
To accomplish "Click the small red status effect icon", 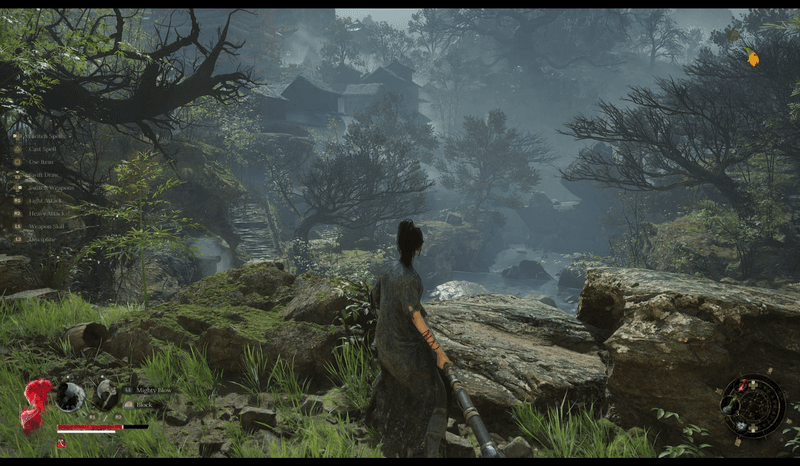I will coord(61,442).
